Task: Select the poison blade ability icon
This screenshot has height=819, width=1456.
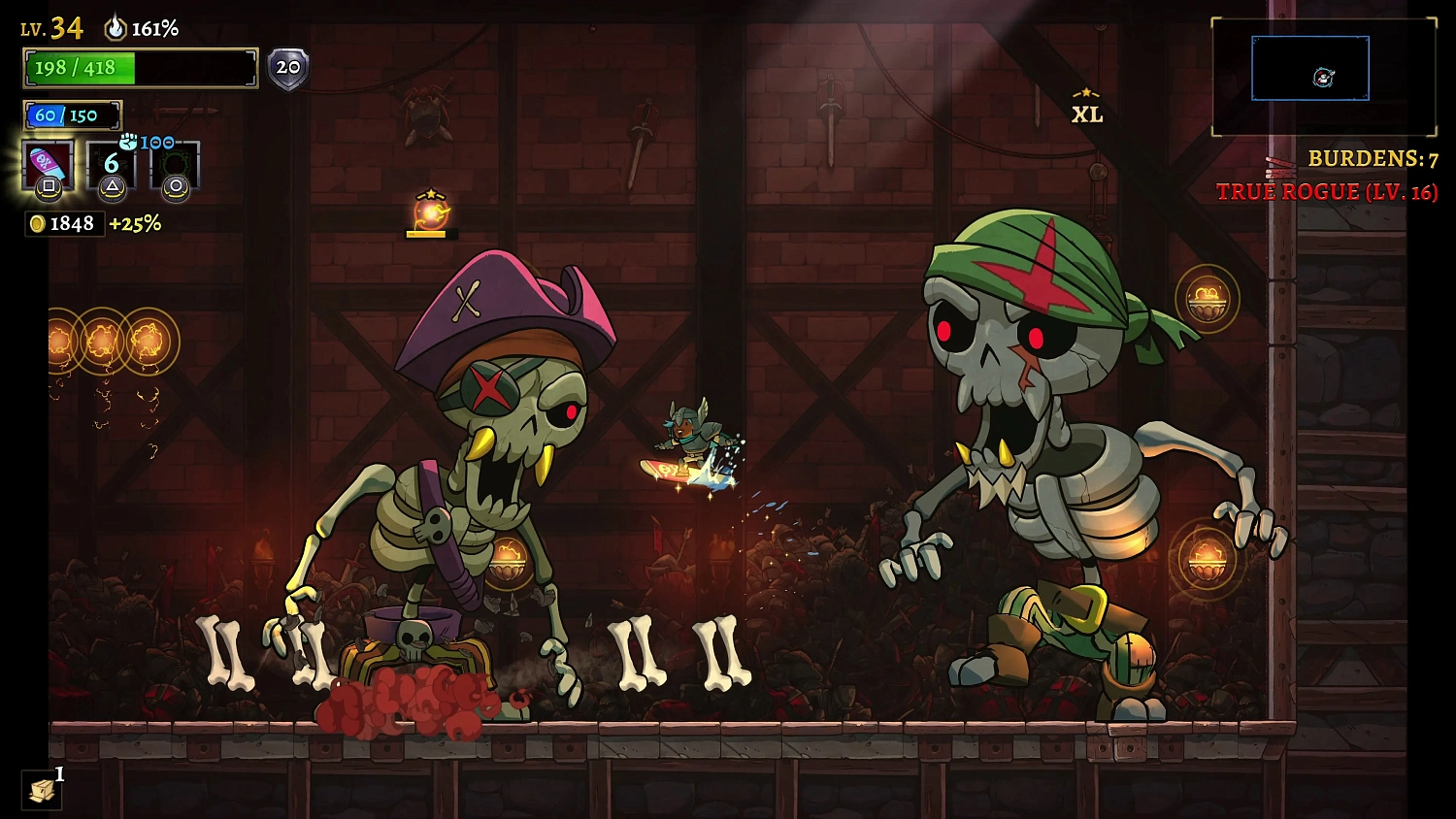Action: (x=48, y=165)
